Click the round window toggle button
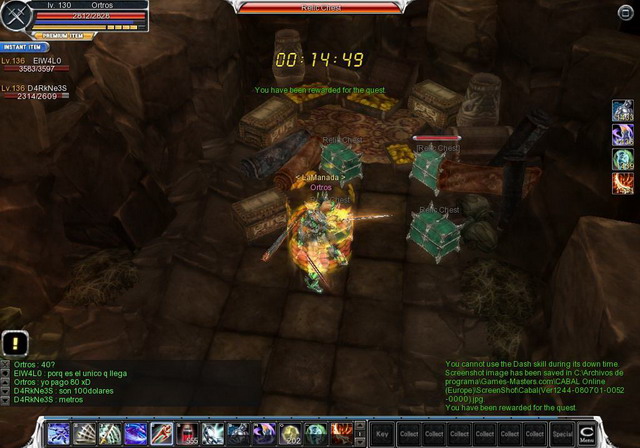The height and width of the screenshot is (448, 640). (x=626, y=11)
